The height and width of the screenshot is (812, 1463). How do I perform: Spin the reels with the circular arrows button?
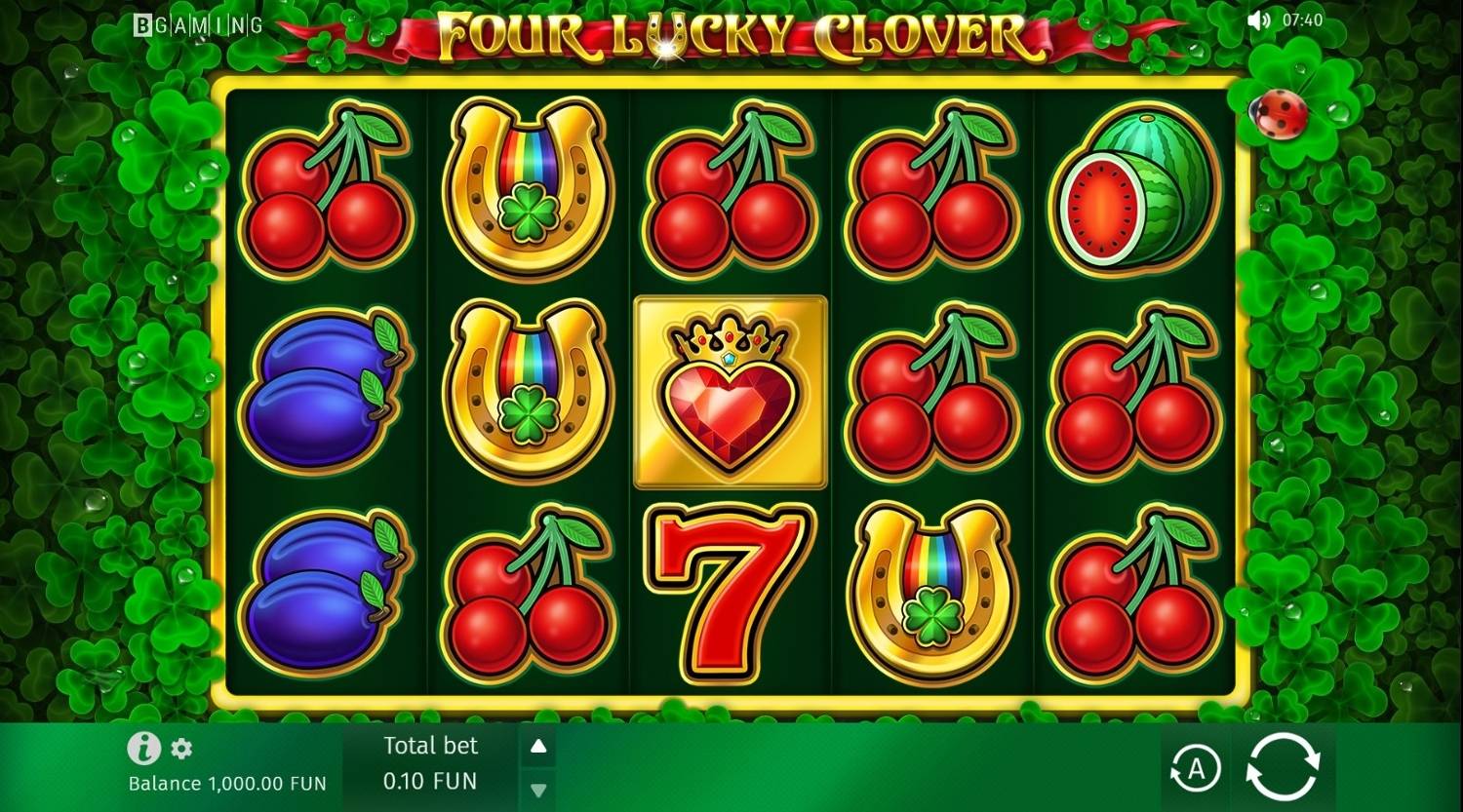tap(1283, 769)
